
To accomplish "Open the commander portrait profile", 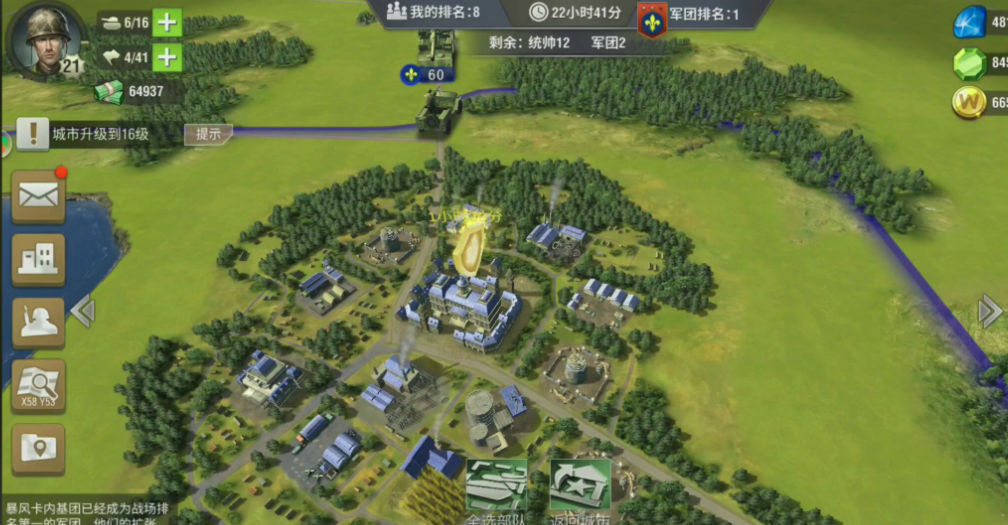I will (x=44, y=40).
